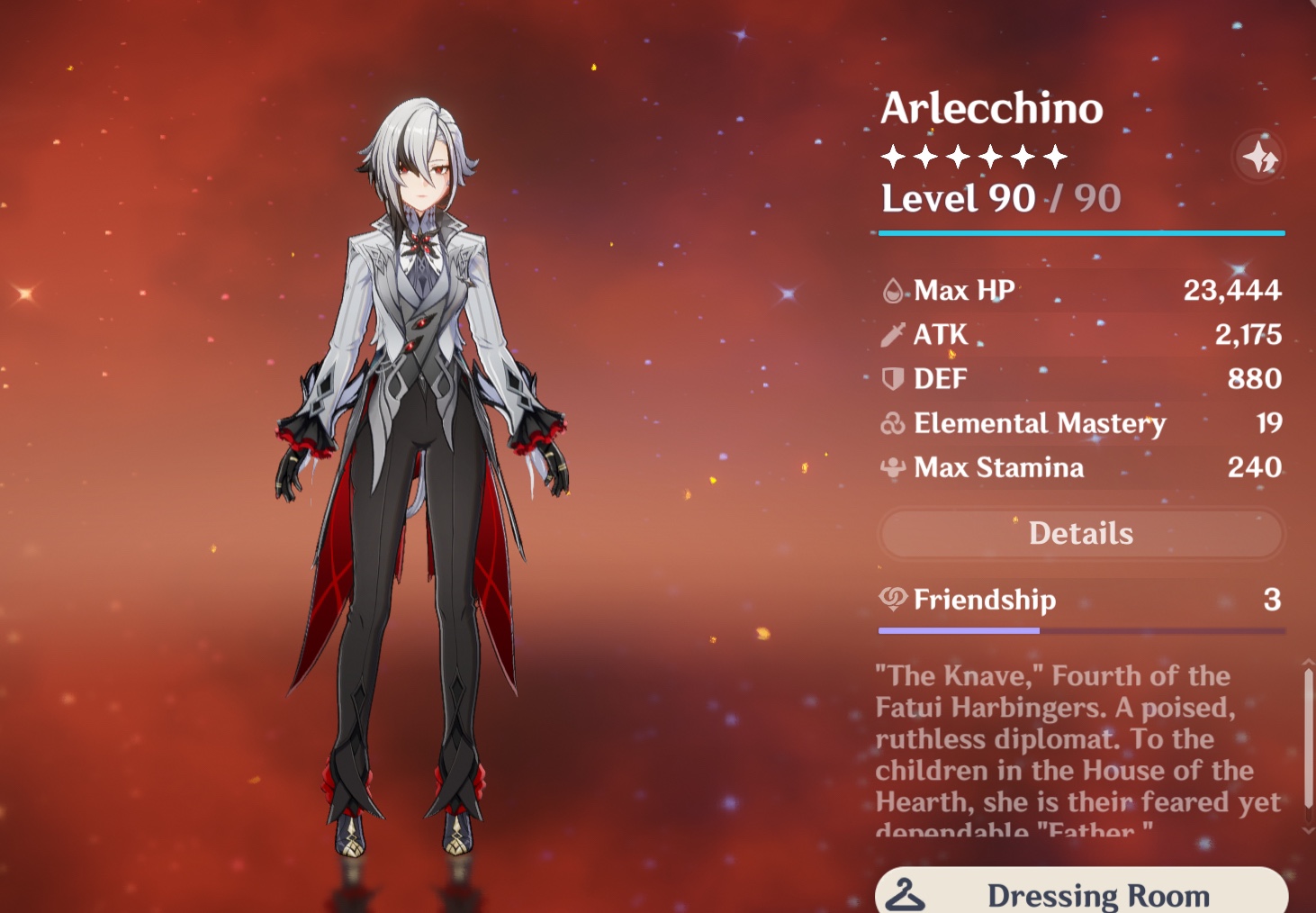The image size is (1316, 913).
Task: Open the Details panel
Action: pos(1080,533)
